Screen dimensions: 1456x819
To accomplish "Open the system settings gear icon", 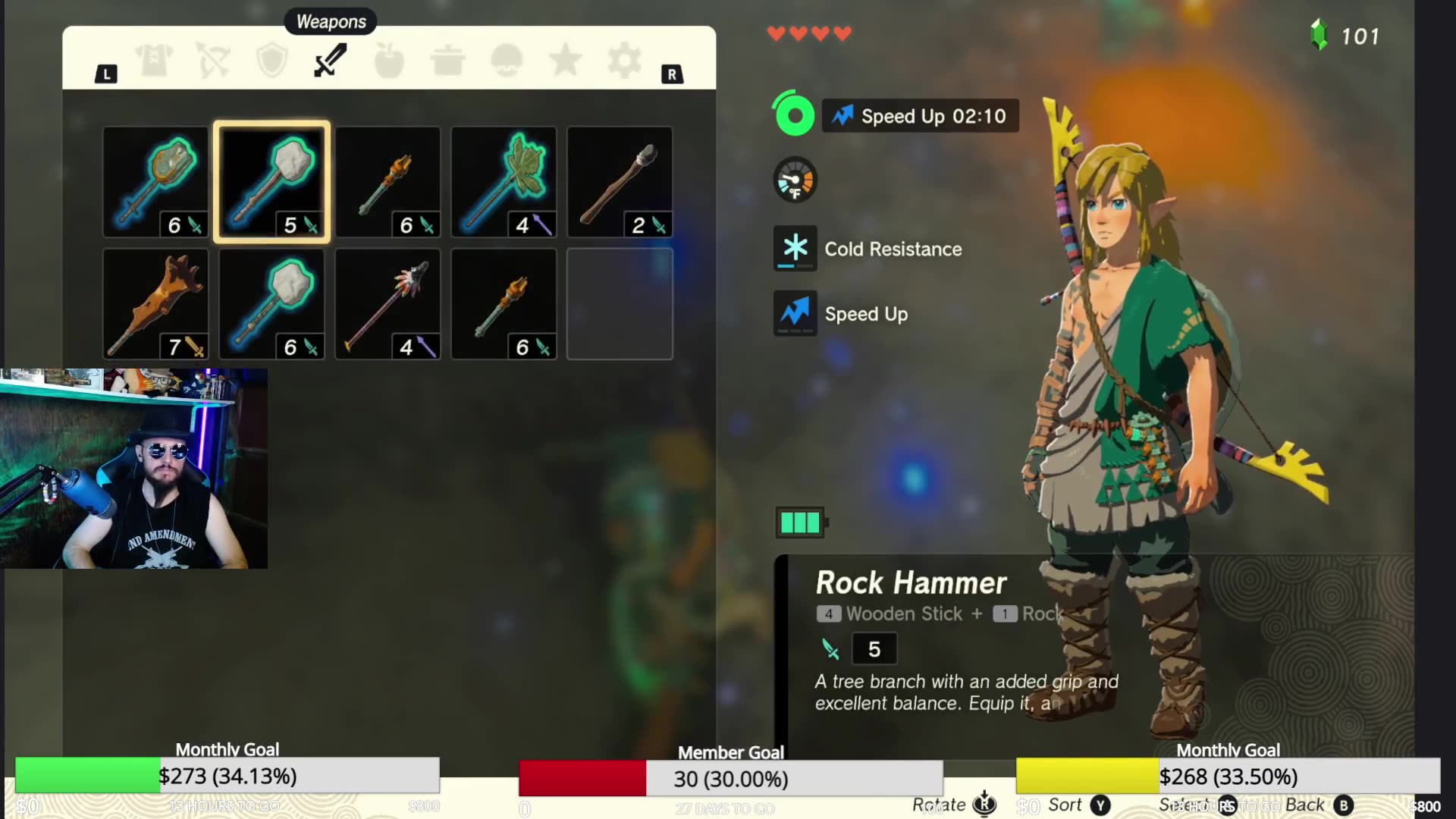I will [623, 60].
